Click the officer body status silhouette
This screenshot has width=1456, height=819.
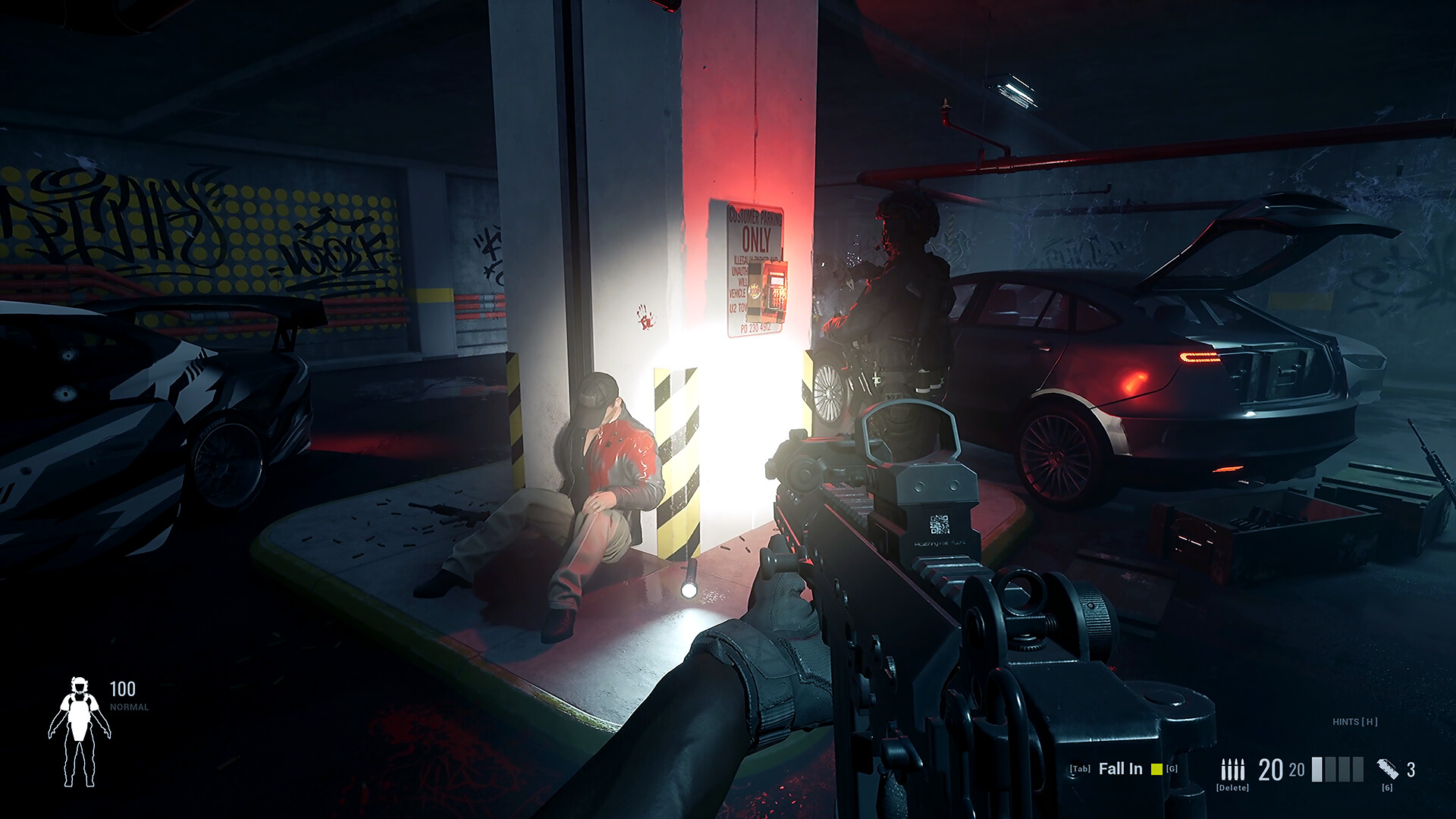[x=80, y=732]
